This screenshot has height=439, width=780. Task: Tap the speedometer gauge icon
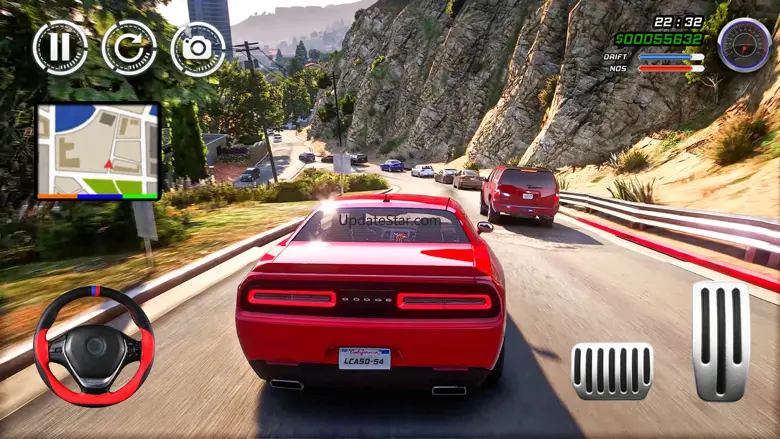coord(744,45)
